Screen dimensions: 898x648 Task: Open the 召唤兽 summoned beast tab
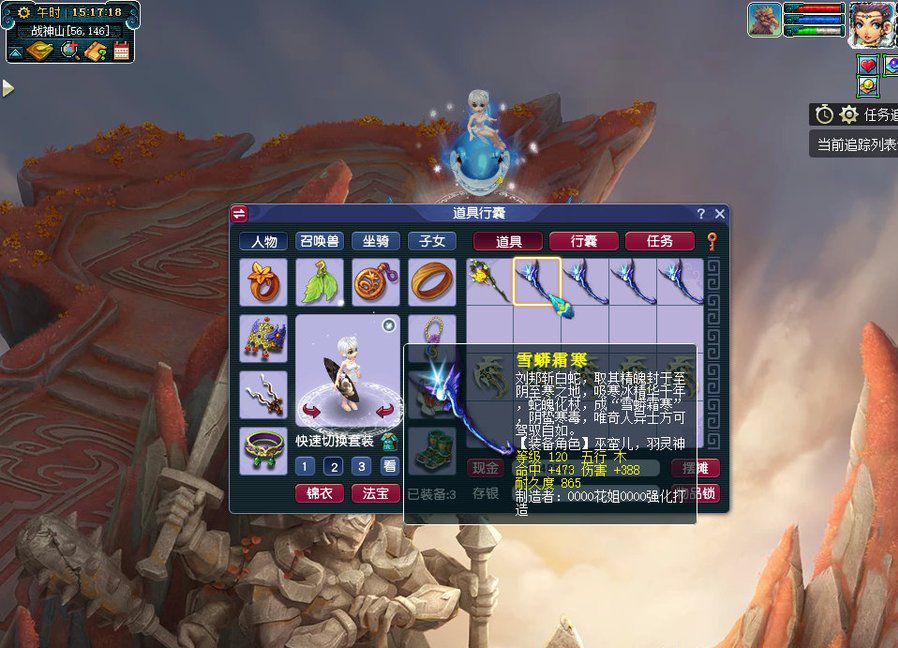click(x=320, y=241)
